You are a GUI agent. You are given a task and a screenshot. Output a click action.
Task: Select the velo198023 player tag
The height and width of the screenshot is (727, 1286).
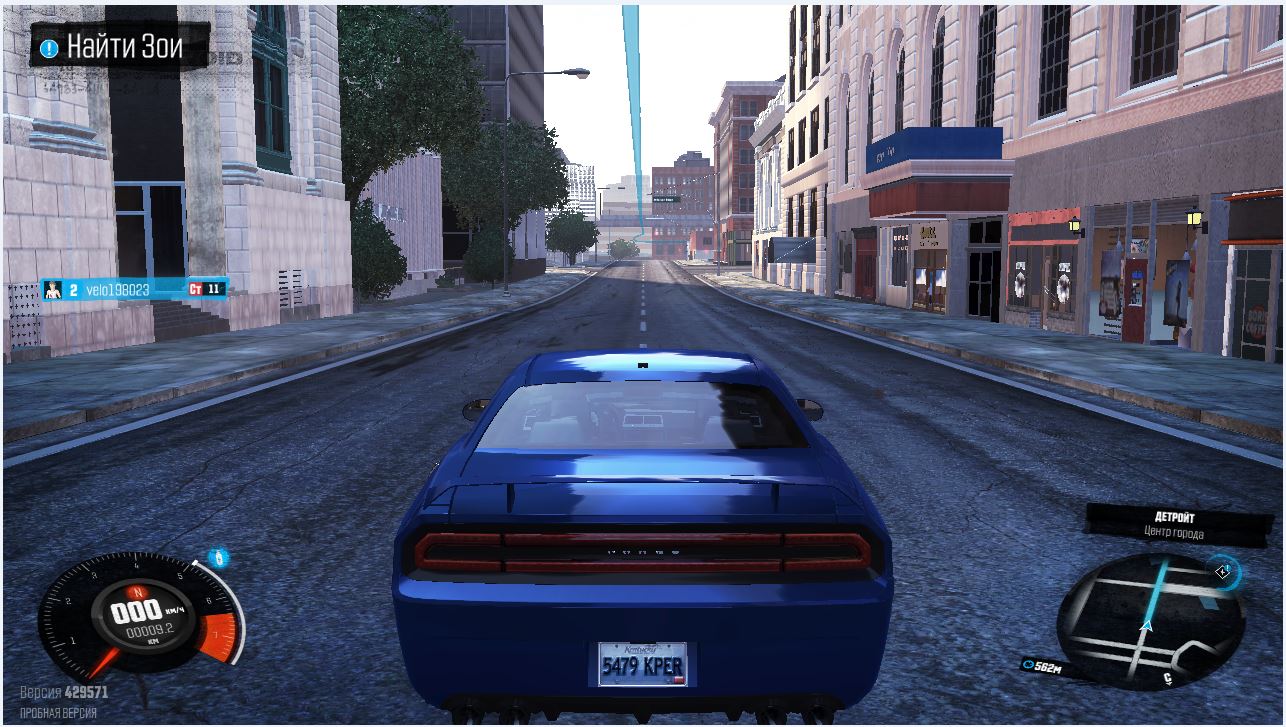pos(116,290)
